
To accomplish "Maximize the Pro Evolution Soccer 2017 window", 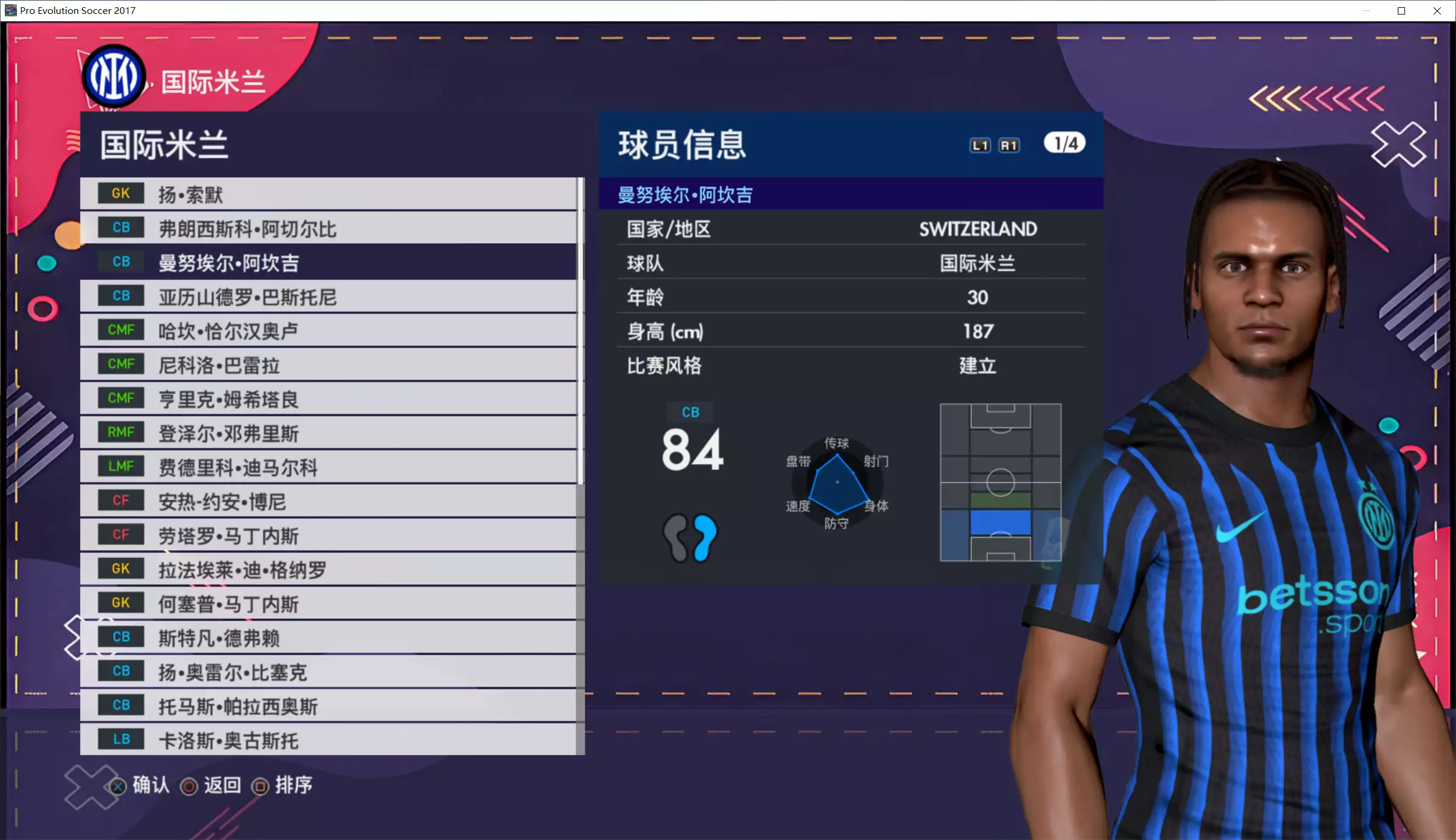I will (x=1401, y=11).
